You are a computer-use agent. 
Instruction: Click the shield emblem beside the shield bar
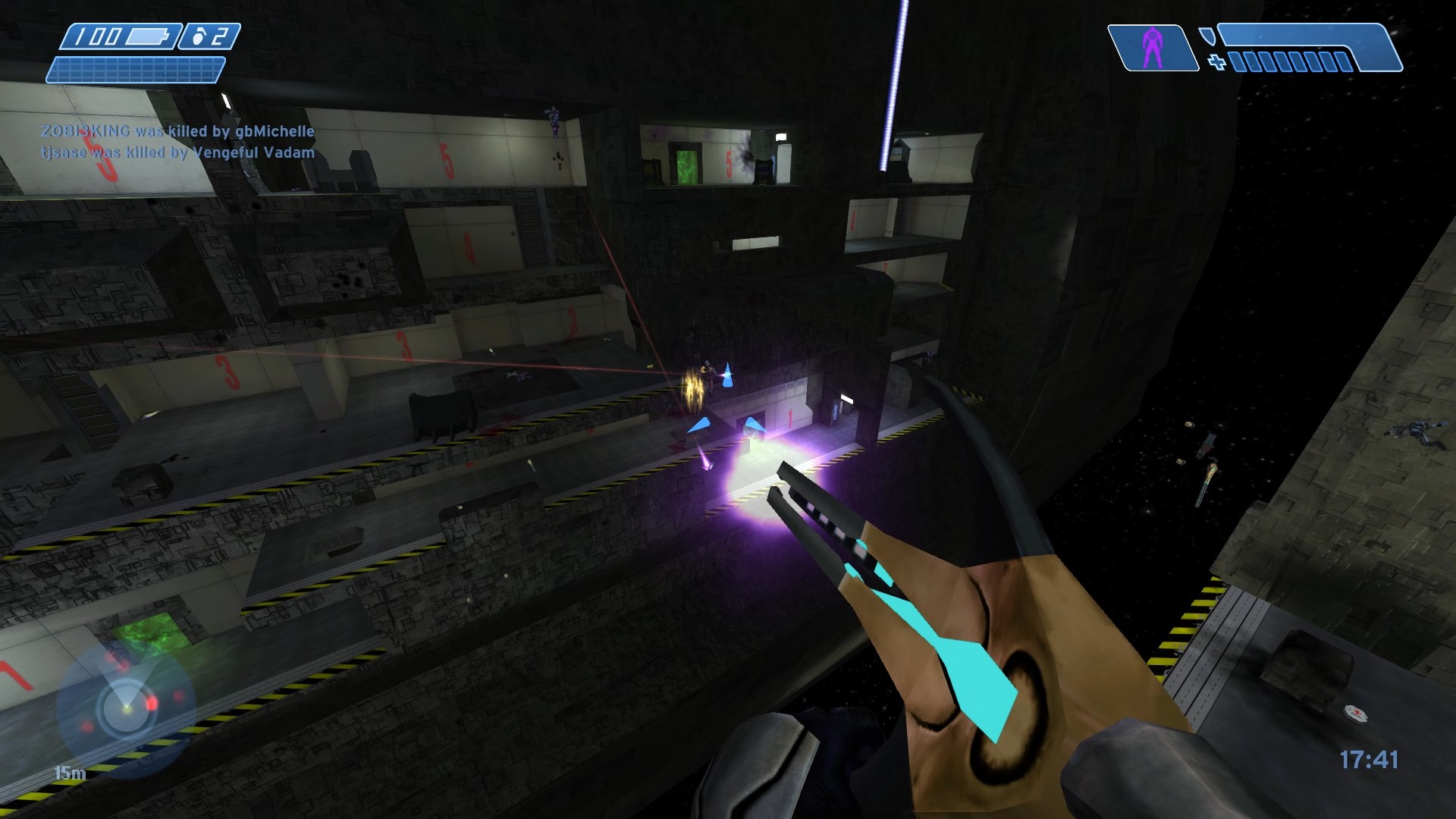point(1209,36)
